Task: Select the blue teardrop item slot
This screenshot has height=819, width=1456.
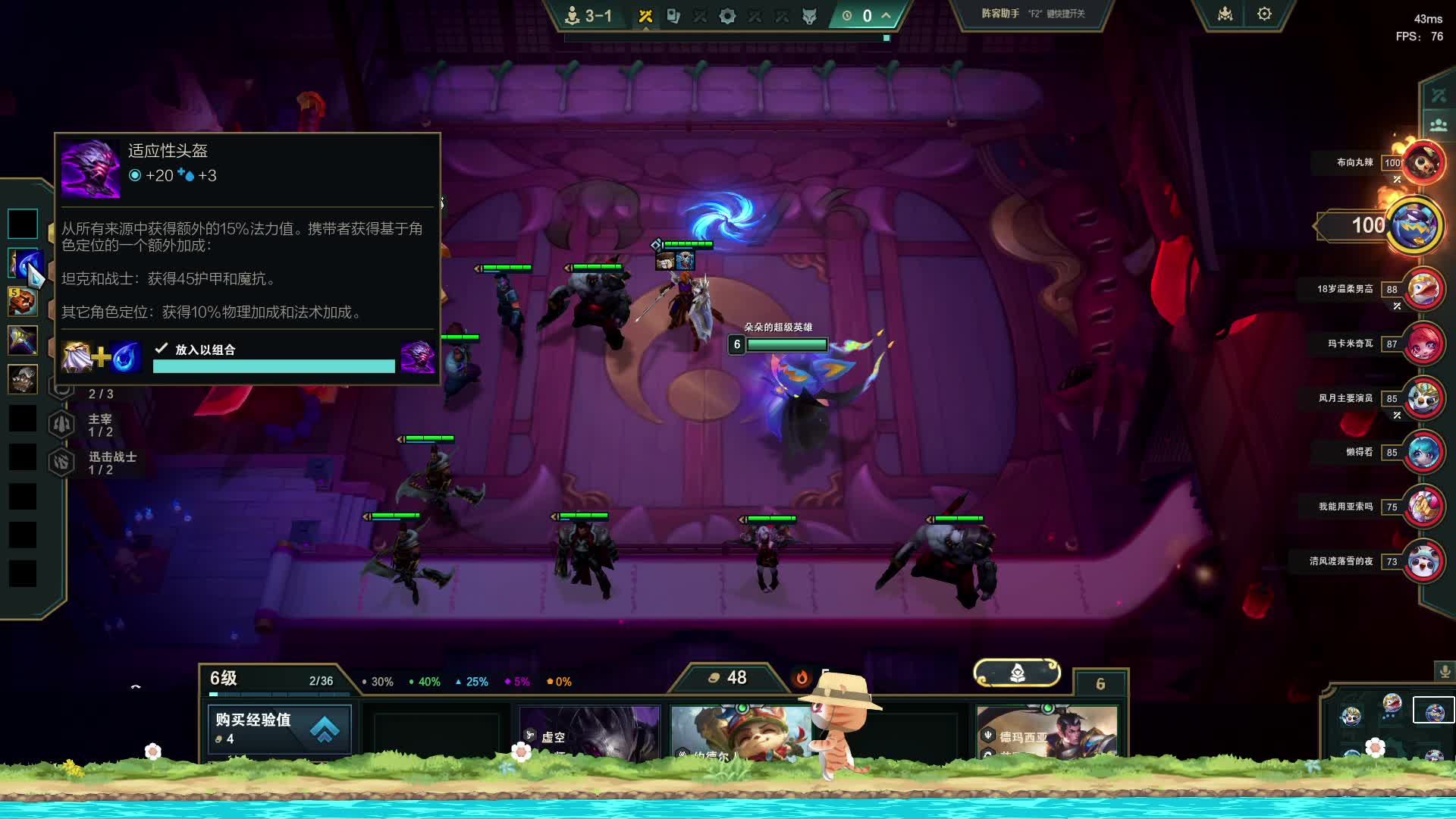Action: [x=24, y=263]
